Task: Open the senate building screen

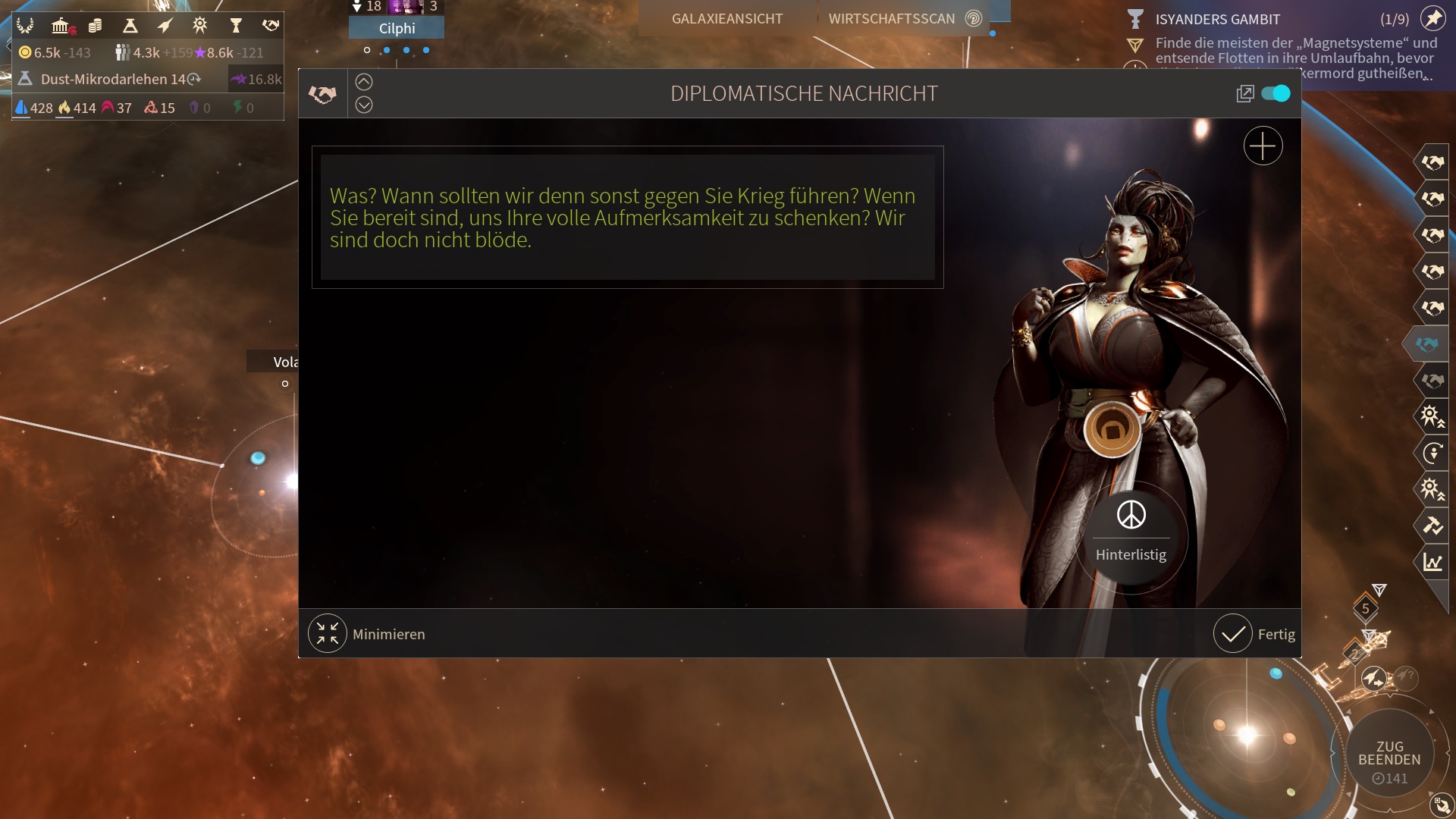Action: point(61,27)
